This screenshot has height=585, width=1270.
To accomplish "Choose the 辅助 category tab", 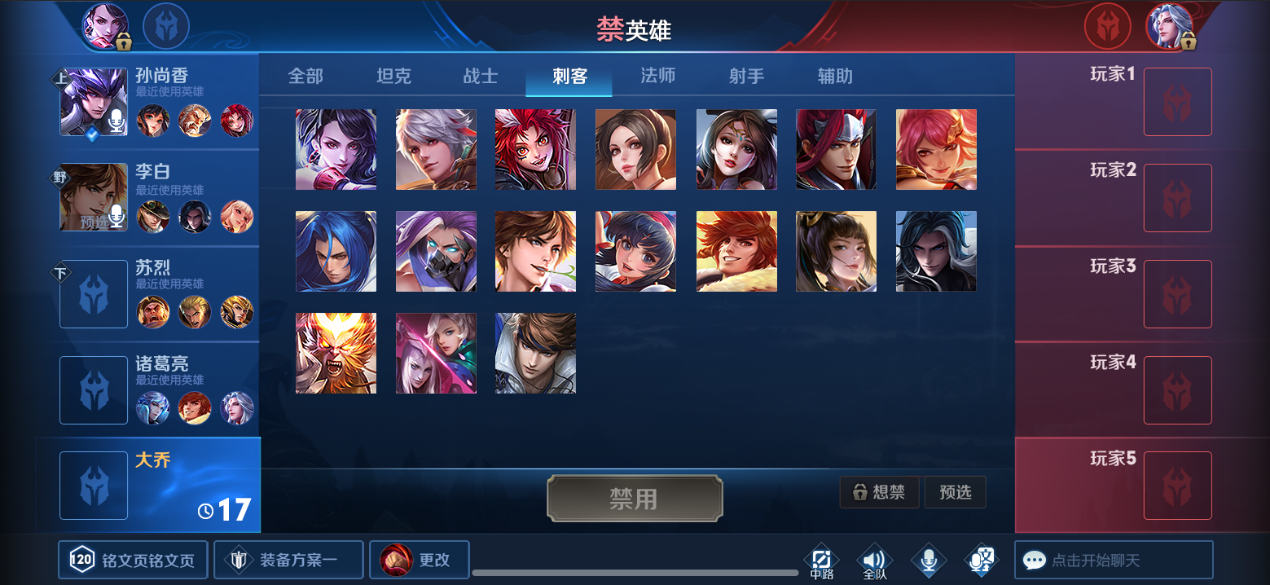I will [835, 76].
